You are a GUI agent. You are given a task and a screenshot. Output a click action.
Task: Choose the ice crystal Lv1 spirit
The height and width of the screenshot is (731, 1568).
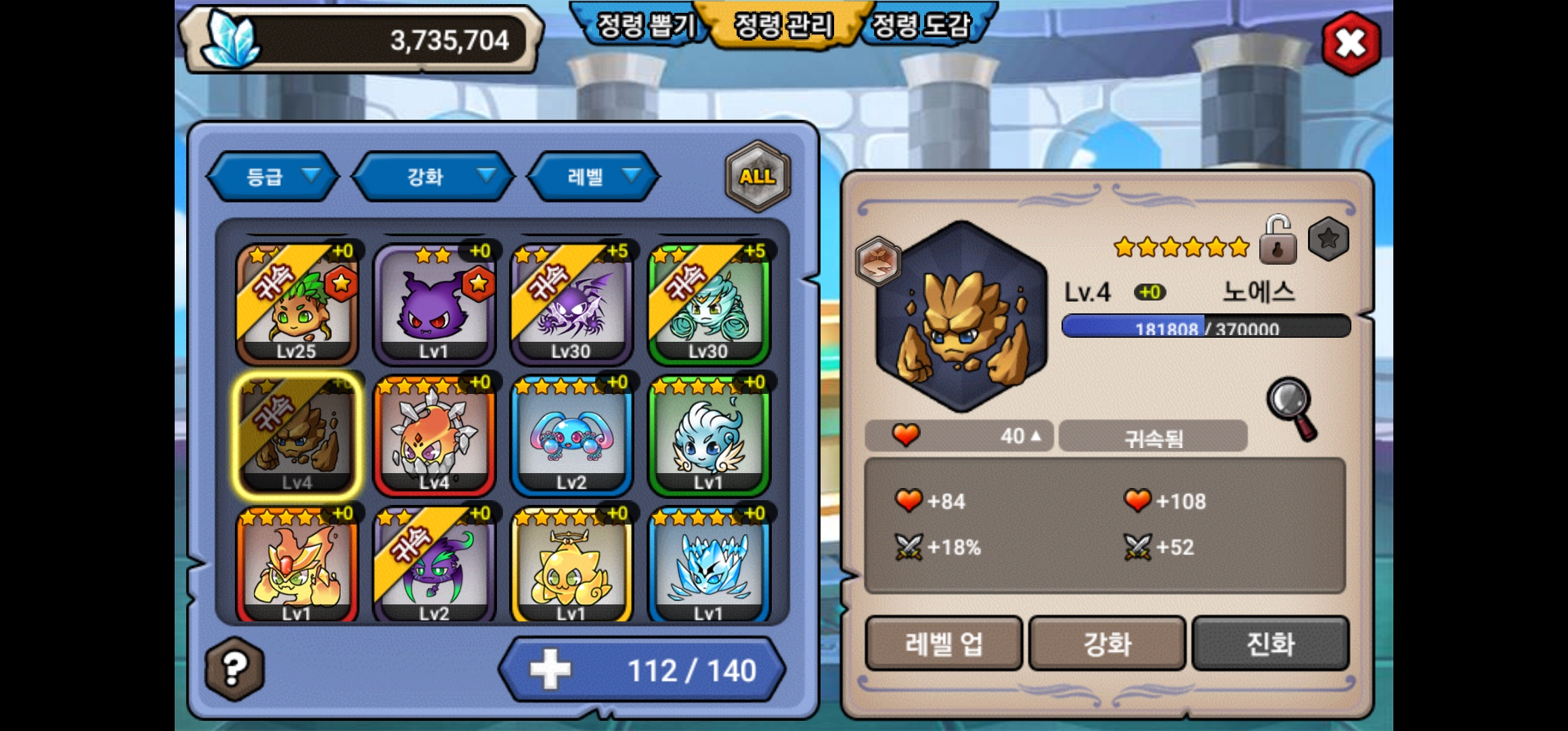pos(708,567)
